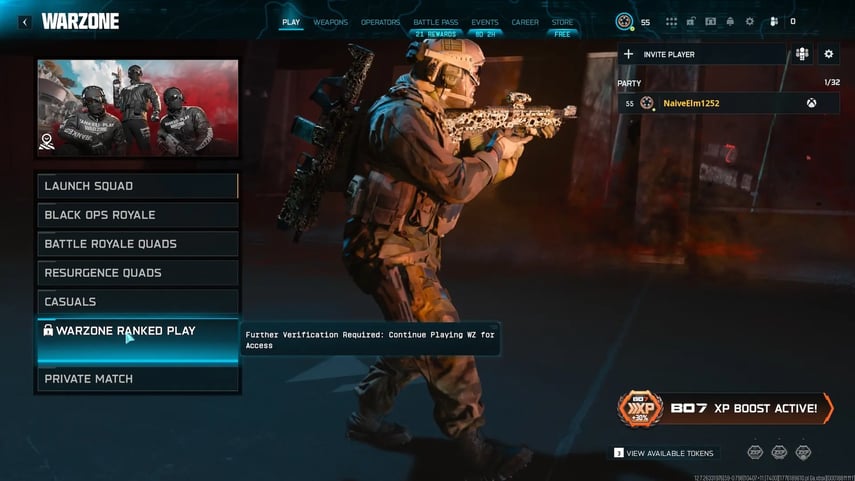
Task: Switch to the Events tab
Action: (485, 22)
